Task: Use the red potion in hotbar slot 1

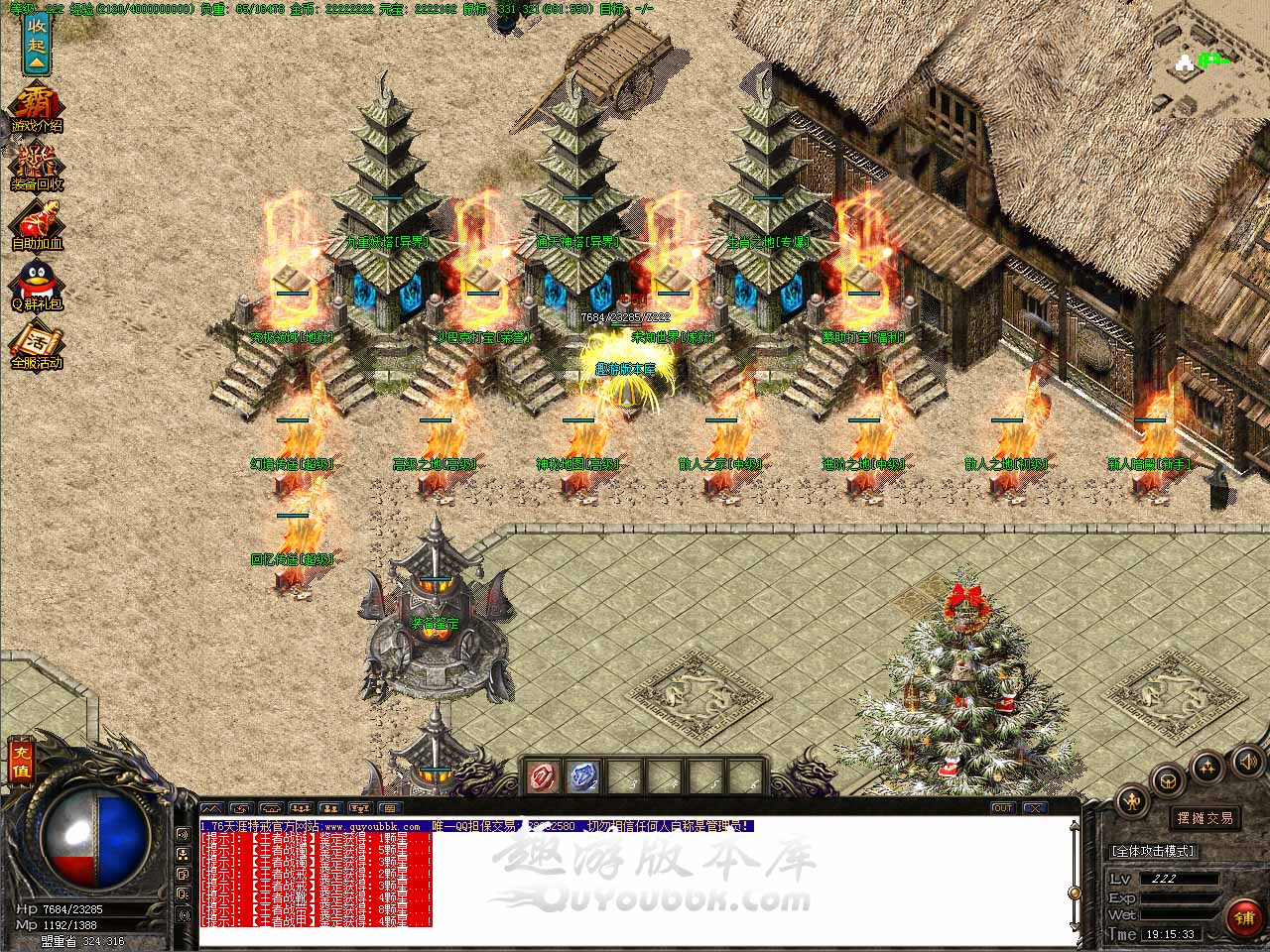Action: tap(542, 776)
